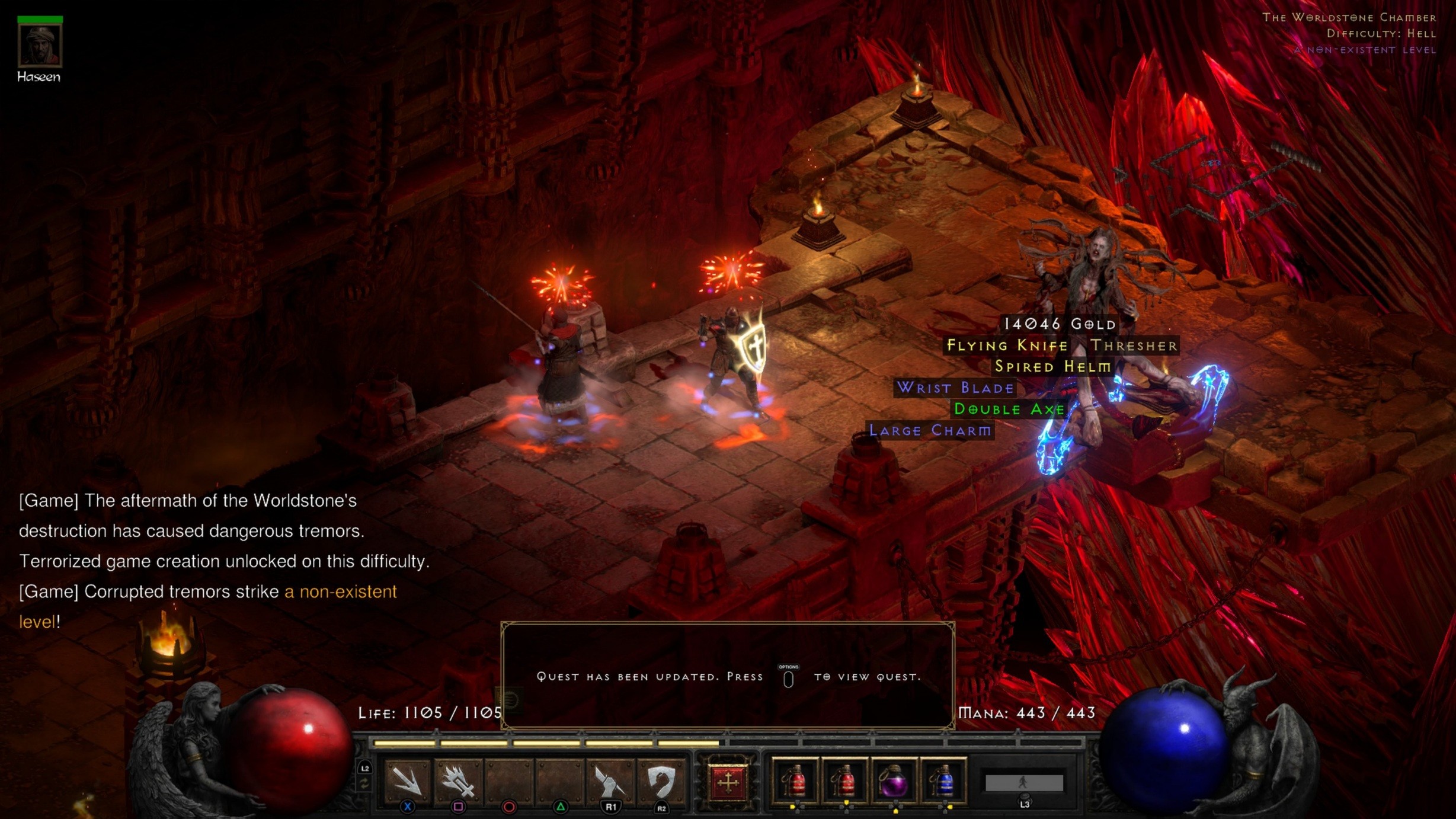Use the blue mana potion
This screenshot has width=1456, height=819.
(x=944, y=782)
